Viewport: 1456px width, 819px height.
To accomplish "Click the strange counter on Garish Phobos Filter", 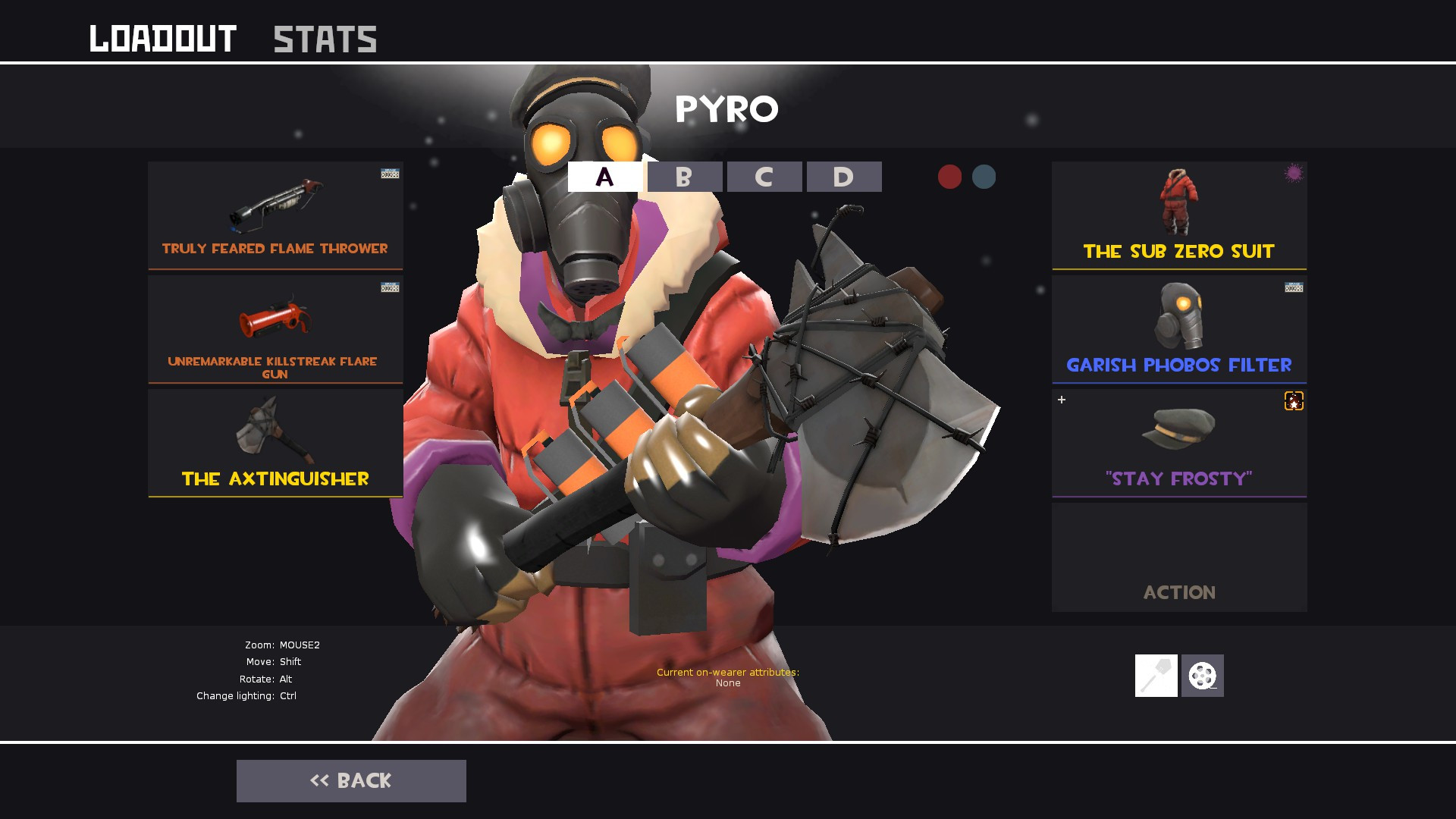I will (x=1294, y=288).
